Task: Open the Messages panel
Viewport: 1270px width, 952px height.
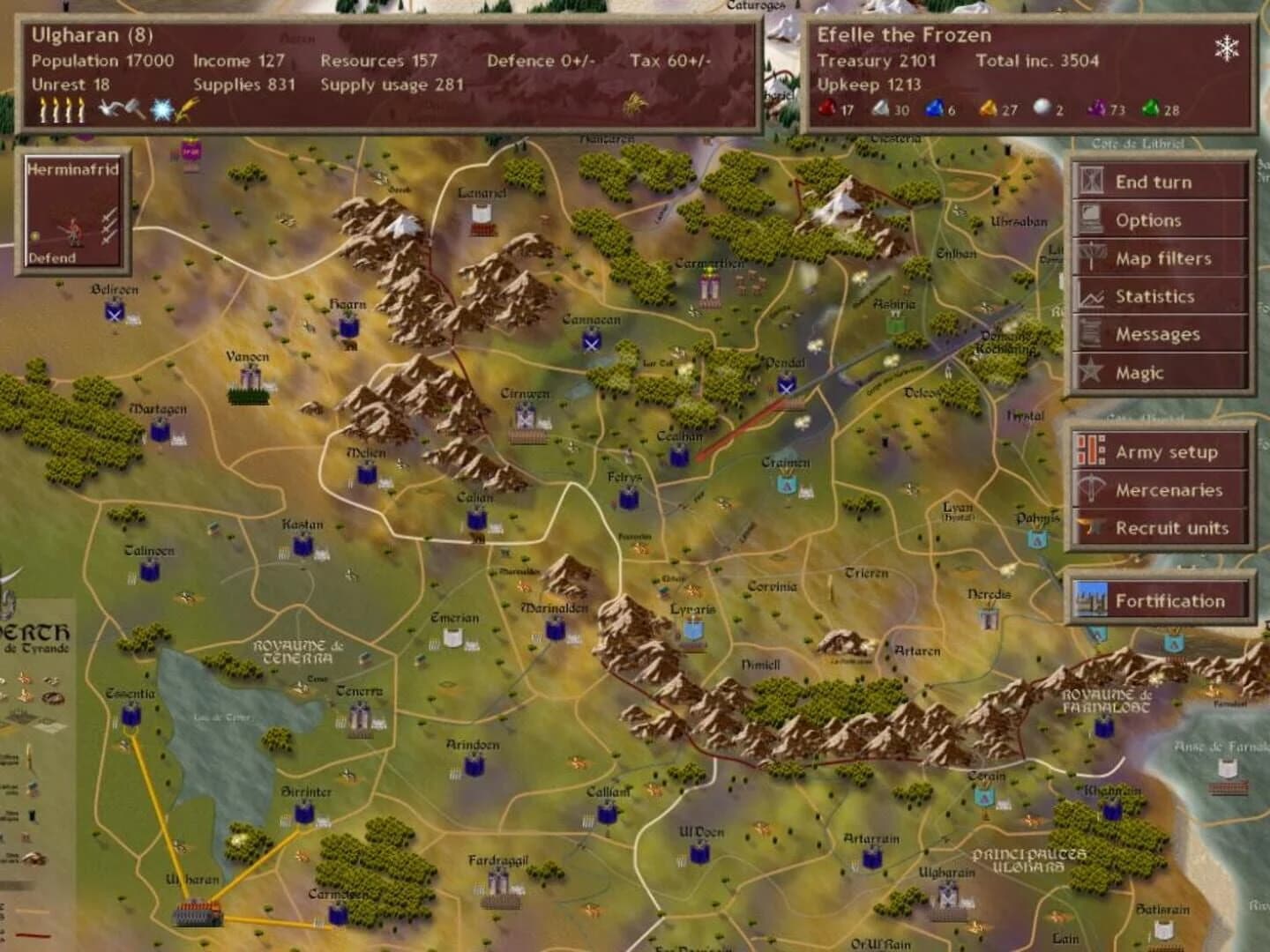Action: [x=1091, y=334]
